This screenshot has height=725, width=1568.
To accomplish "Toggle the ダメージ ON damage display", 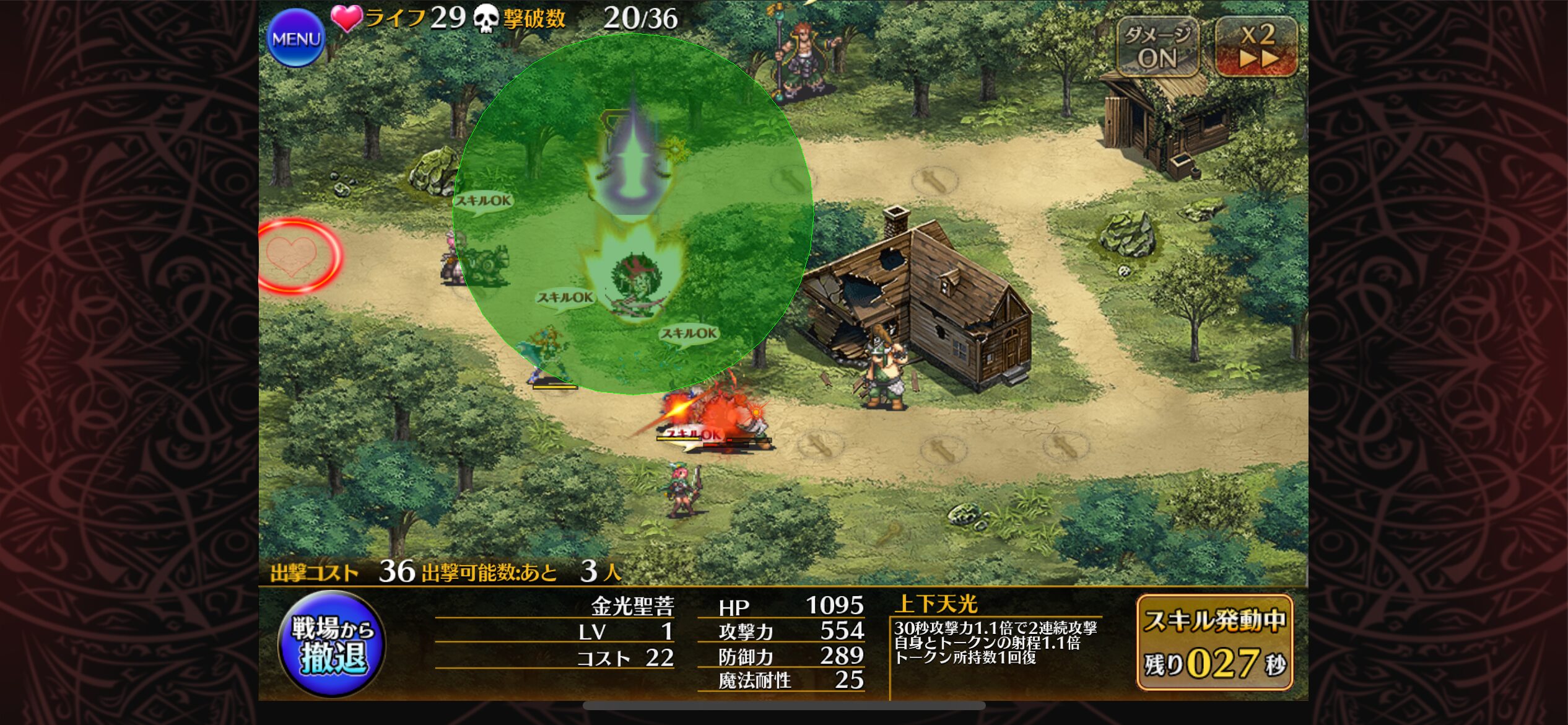I will 1157,47.
